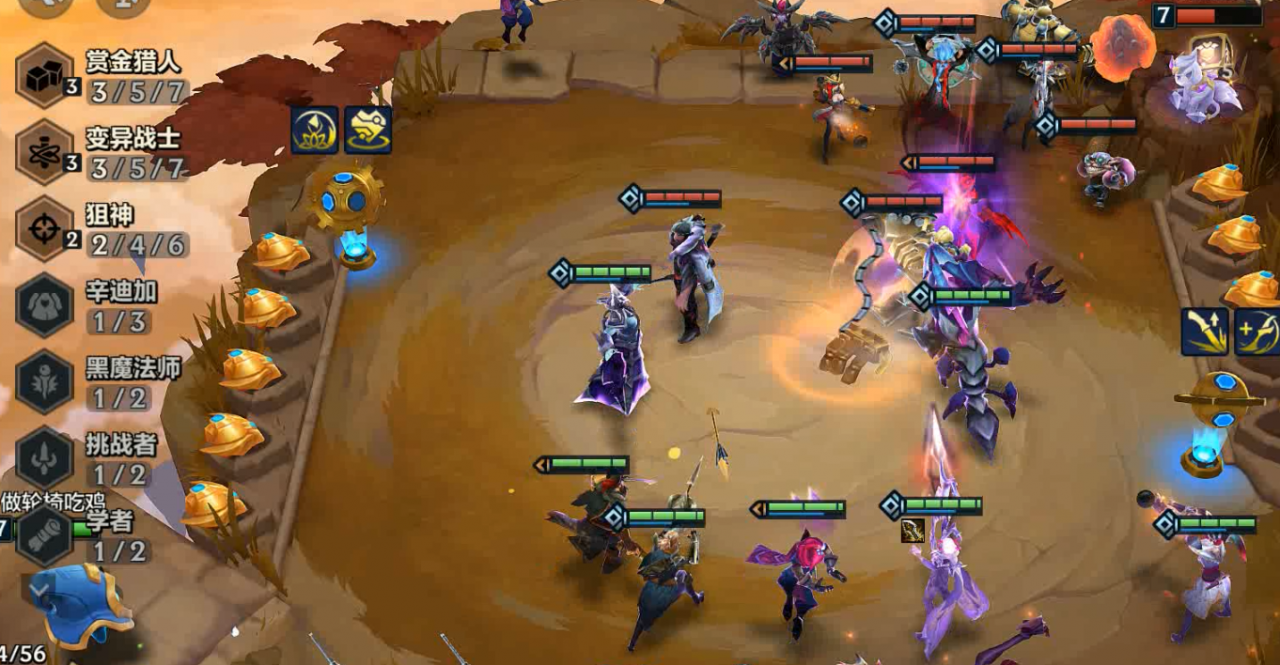The width and height of the screenshot is (1280, 665).
Task: Inspect the 挑战者 trait
Action: [x=45, y=457]
